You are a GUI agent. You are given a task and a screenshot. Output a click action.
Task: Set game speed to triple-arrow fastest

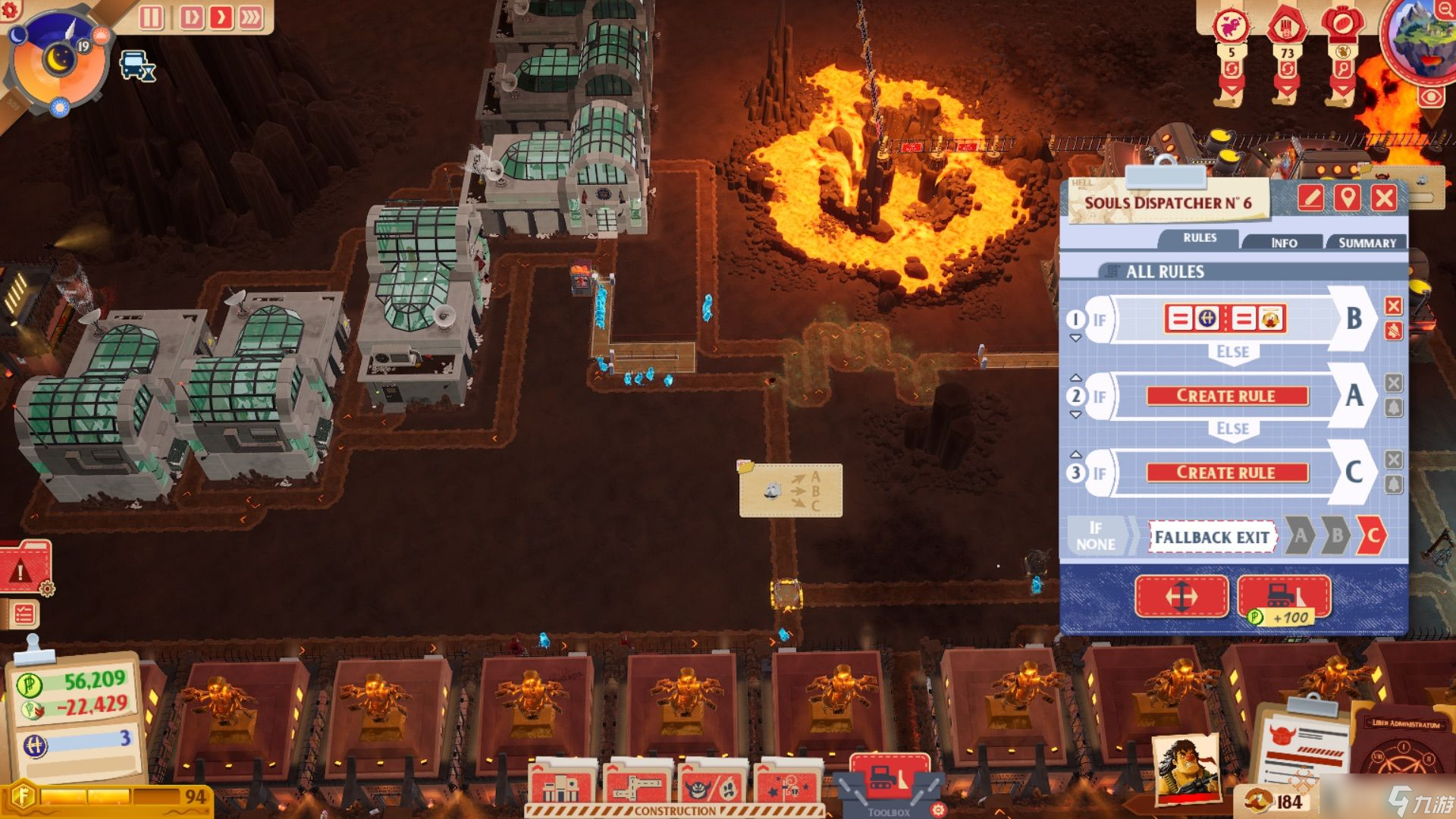tap(251, 17)
